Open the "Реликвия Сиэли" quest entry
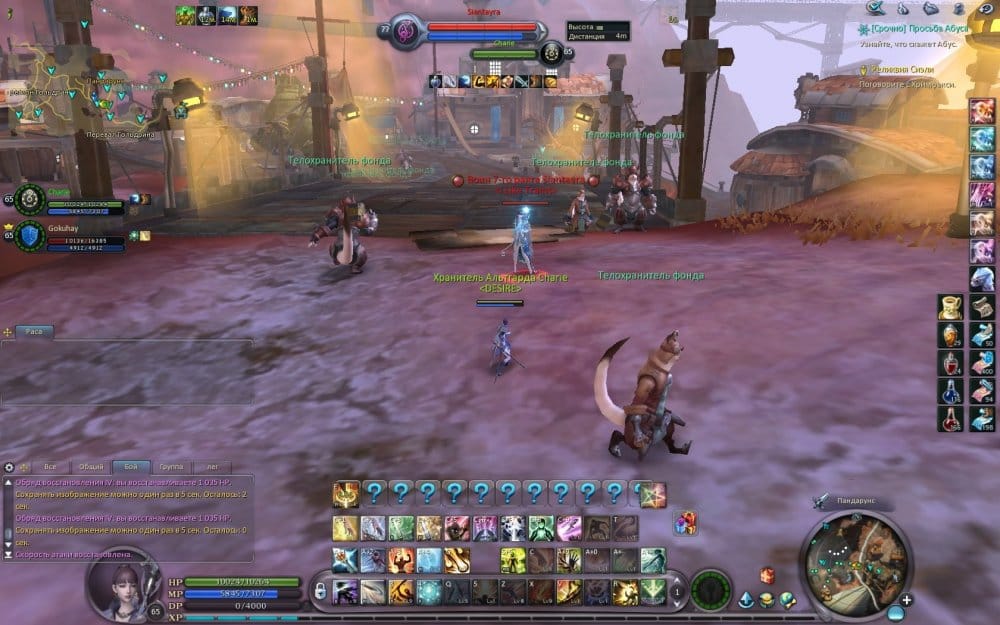This screenshot has width=1000, height=625. (906, 70)
